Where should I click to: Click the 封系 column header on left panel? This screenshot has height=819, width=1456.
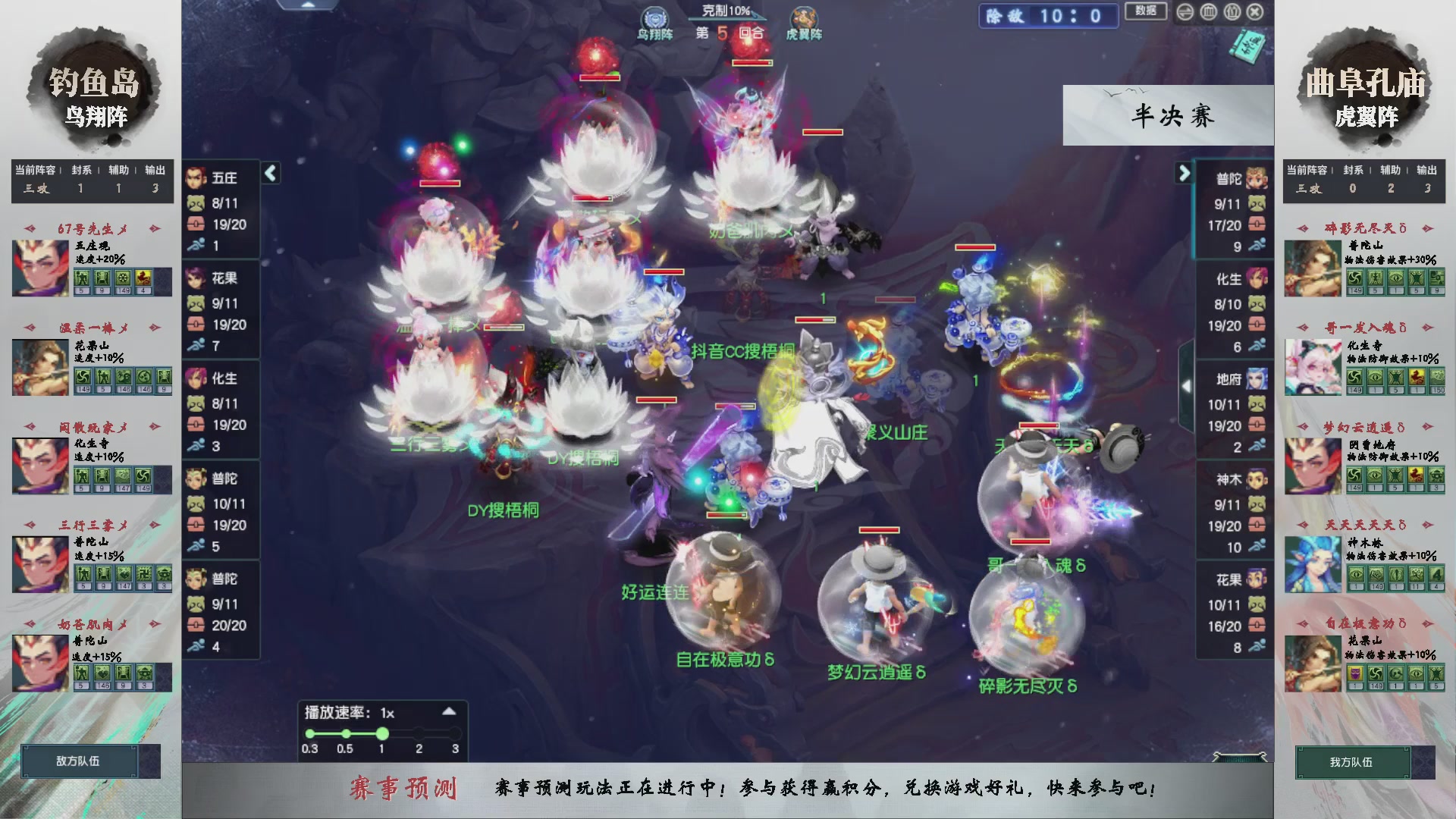pos(80,171)
